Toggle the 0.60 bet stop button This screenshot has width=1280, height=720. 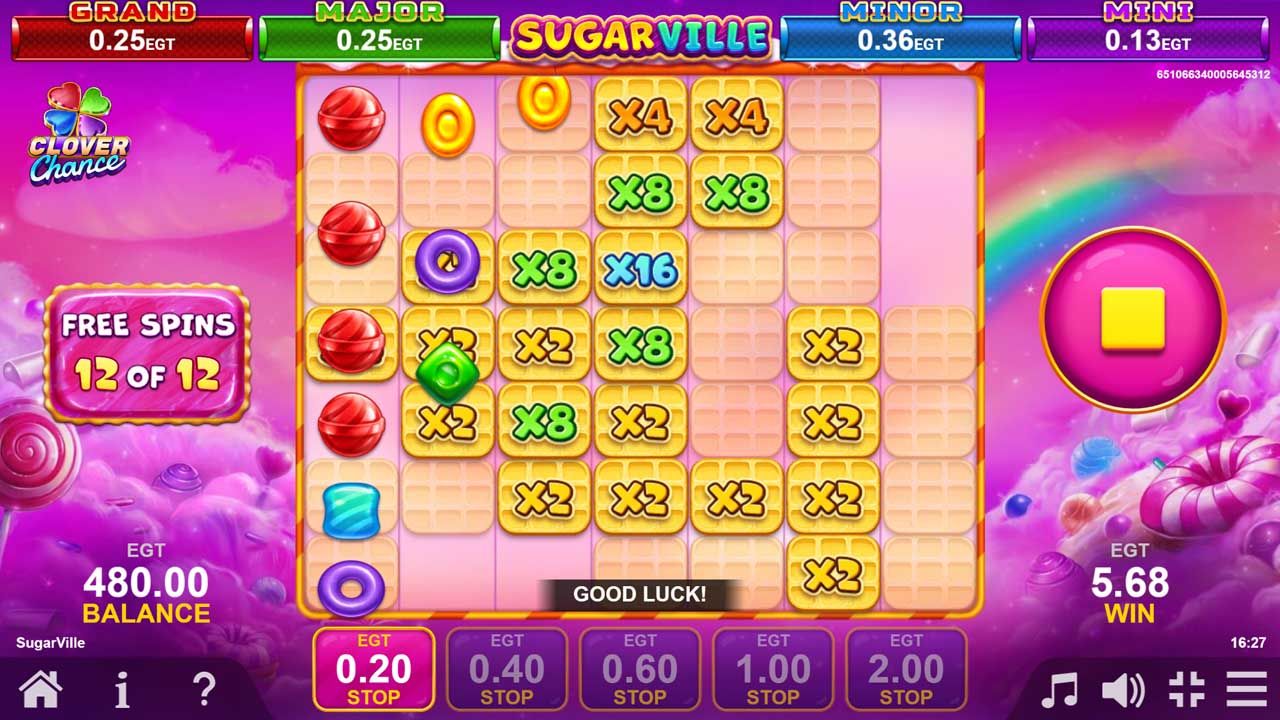[x=641, y=668]
